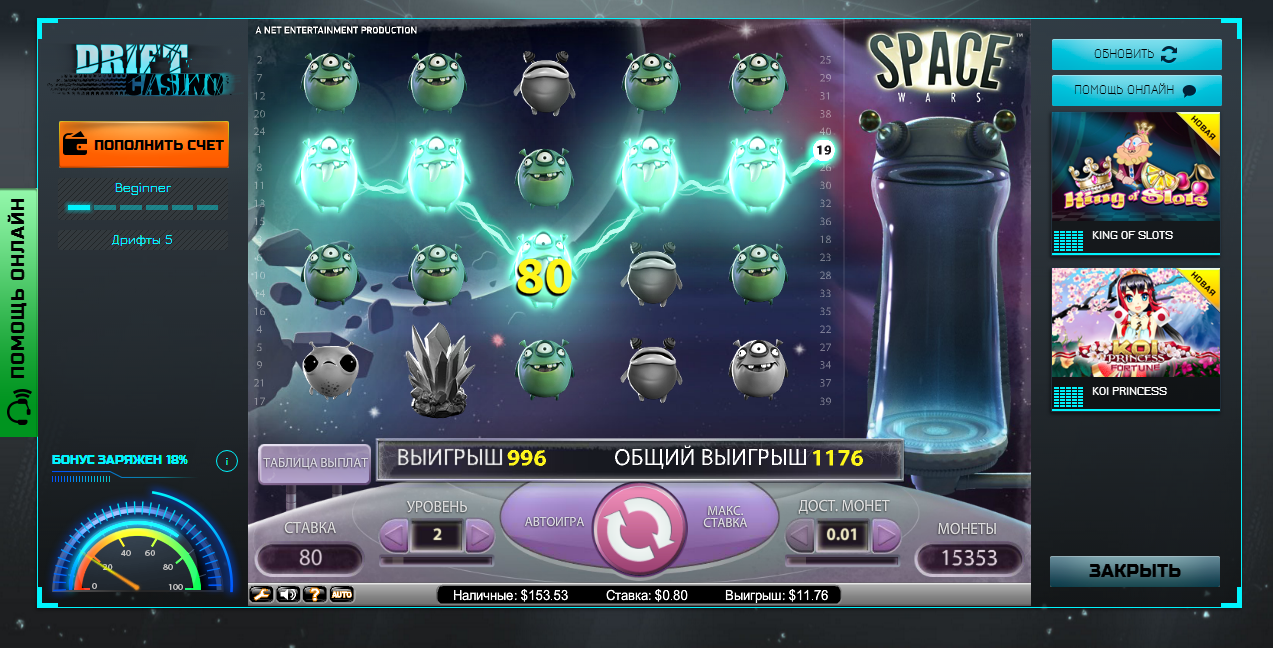Lower the coin value with its left arrow

pos(799,536)
